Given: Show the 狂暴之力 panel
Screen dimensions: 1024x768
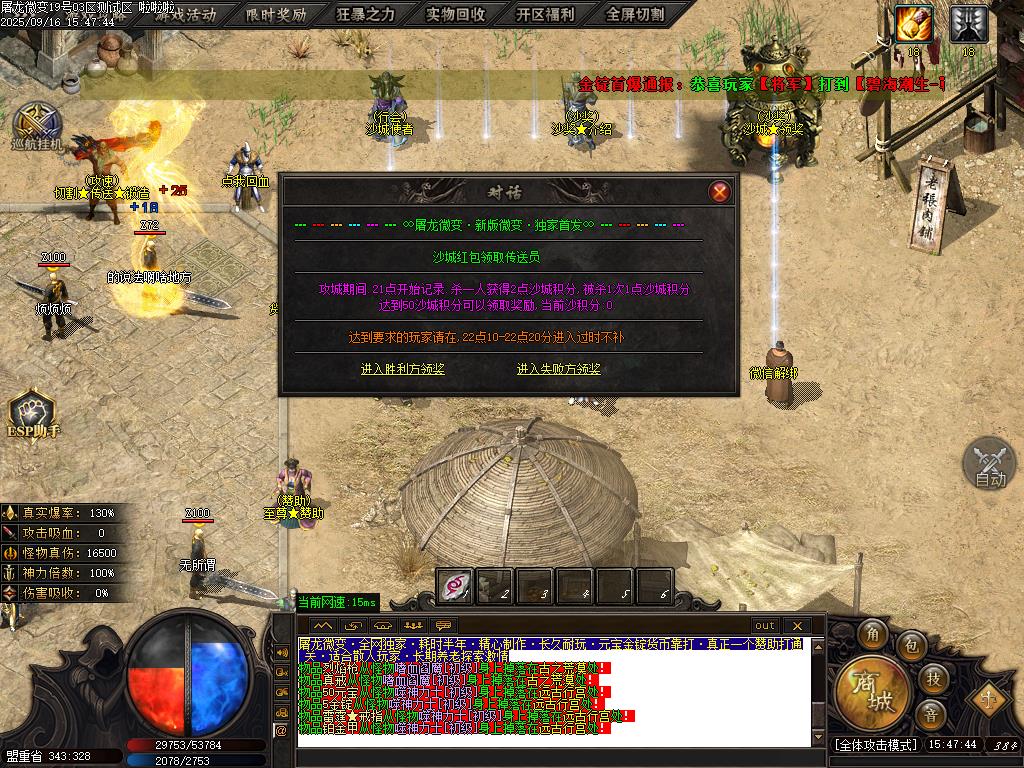Looking at the screenshot, I should click(366, 14).
